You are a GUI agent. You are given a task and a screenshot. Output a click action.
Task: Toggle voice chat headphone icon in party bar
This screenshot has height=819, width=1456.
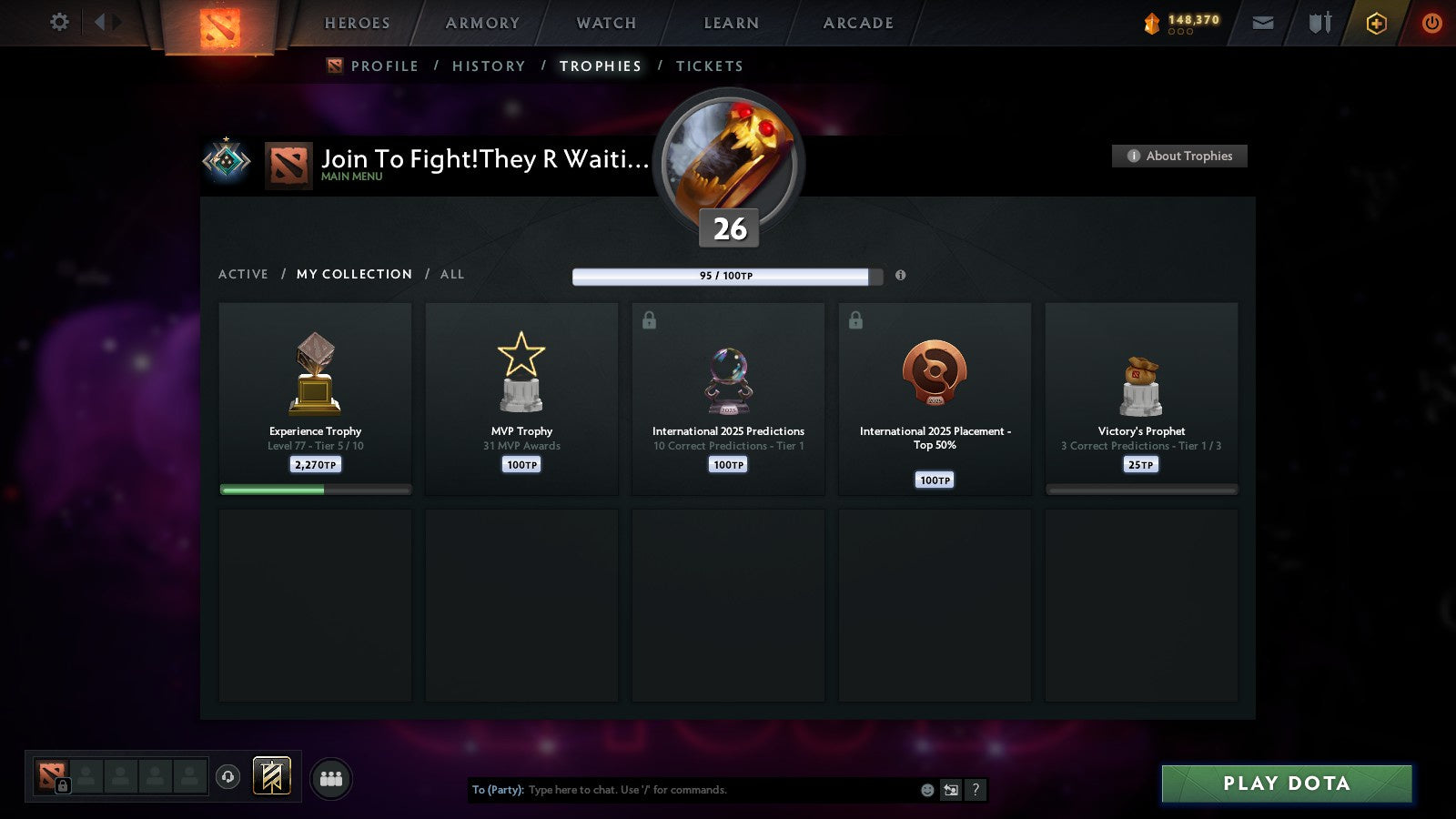pos(227,779)
